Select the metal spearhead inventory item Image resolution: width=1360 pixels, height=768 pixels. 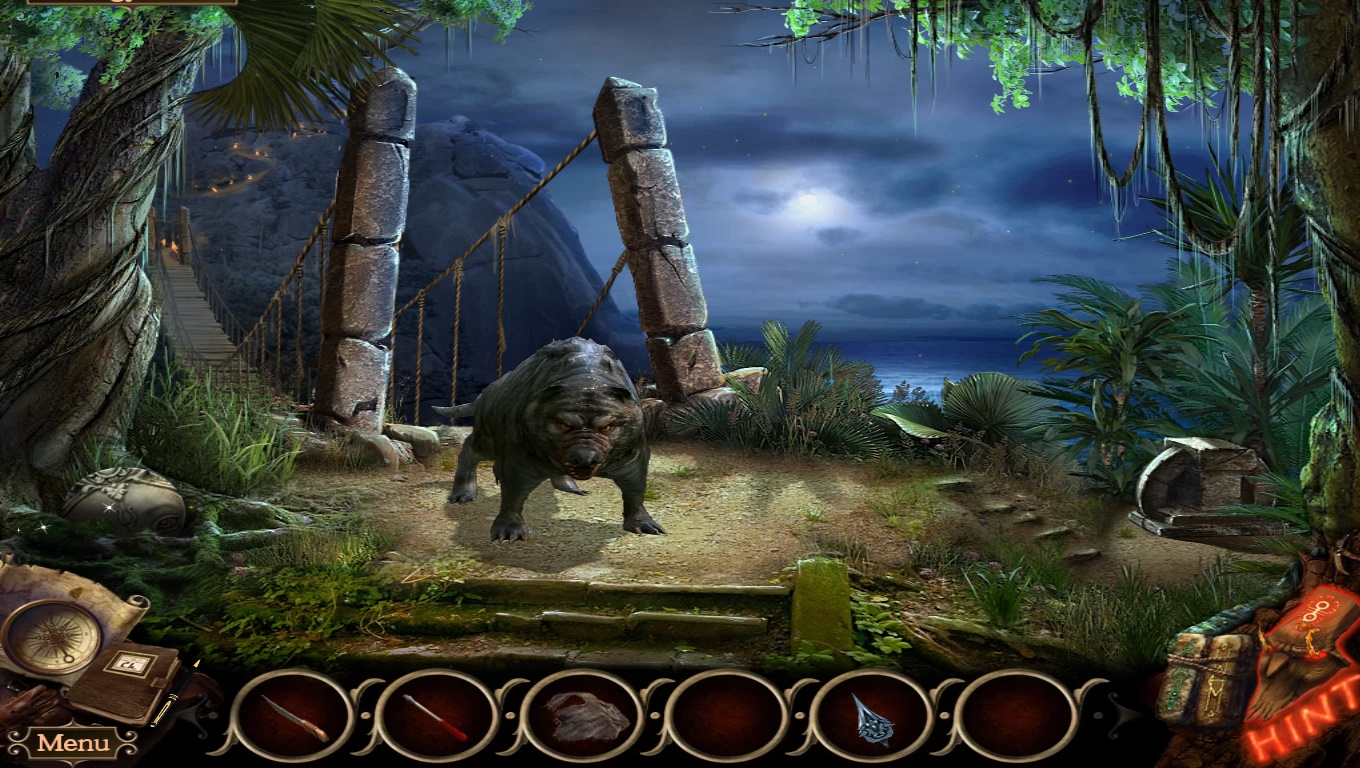click(871, 718)
